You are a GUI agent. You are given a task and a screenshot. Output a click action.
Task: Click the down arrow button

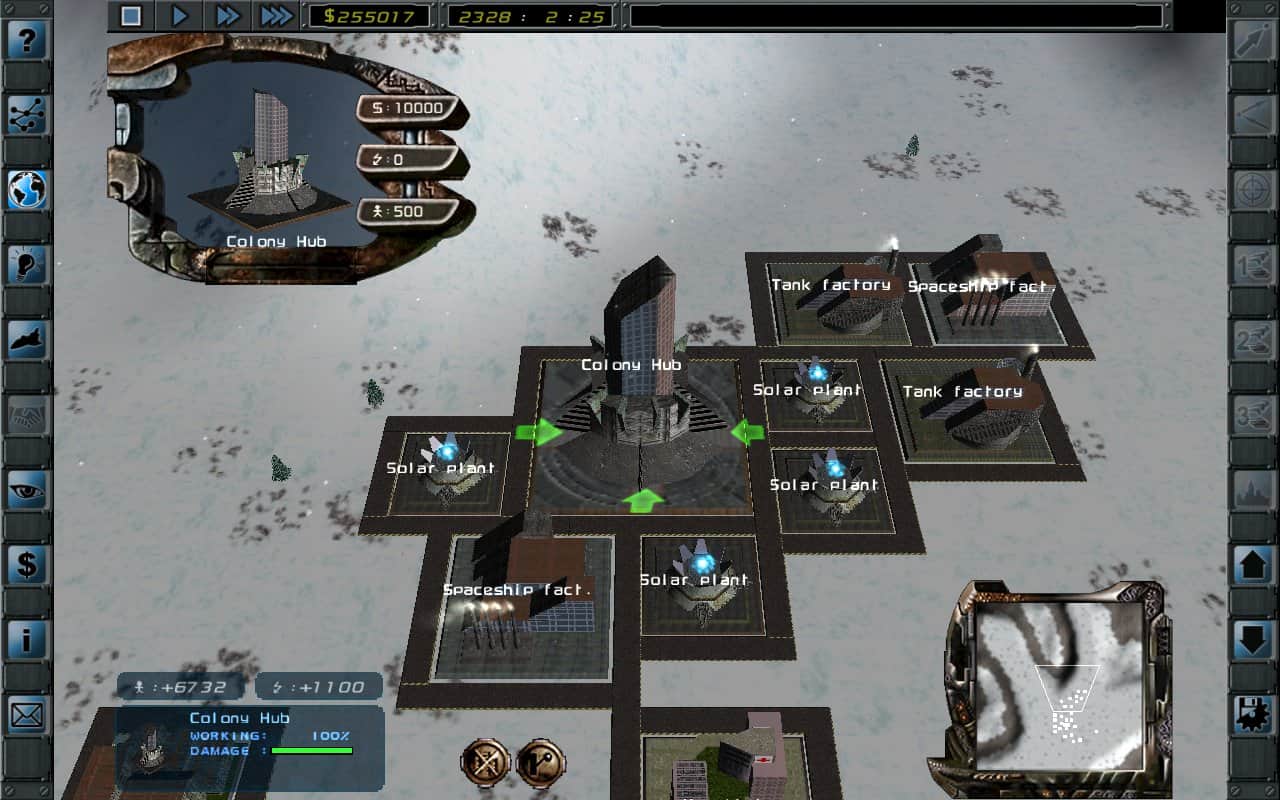[1253, 639]
